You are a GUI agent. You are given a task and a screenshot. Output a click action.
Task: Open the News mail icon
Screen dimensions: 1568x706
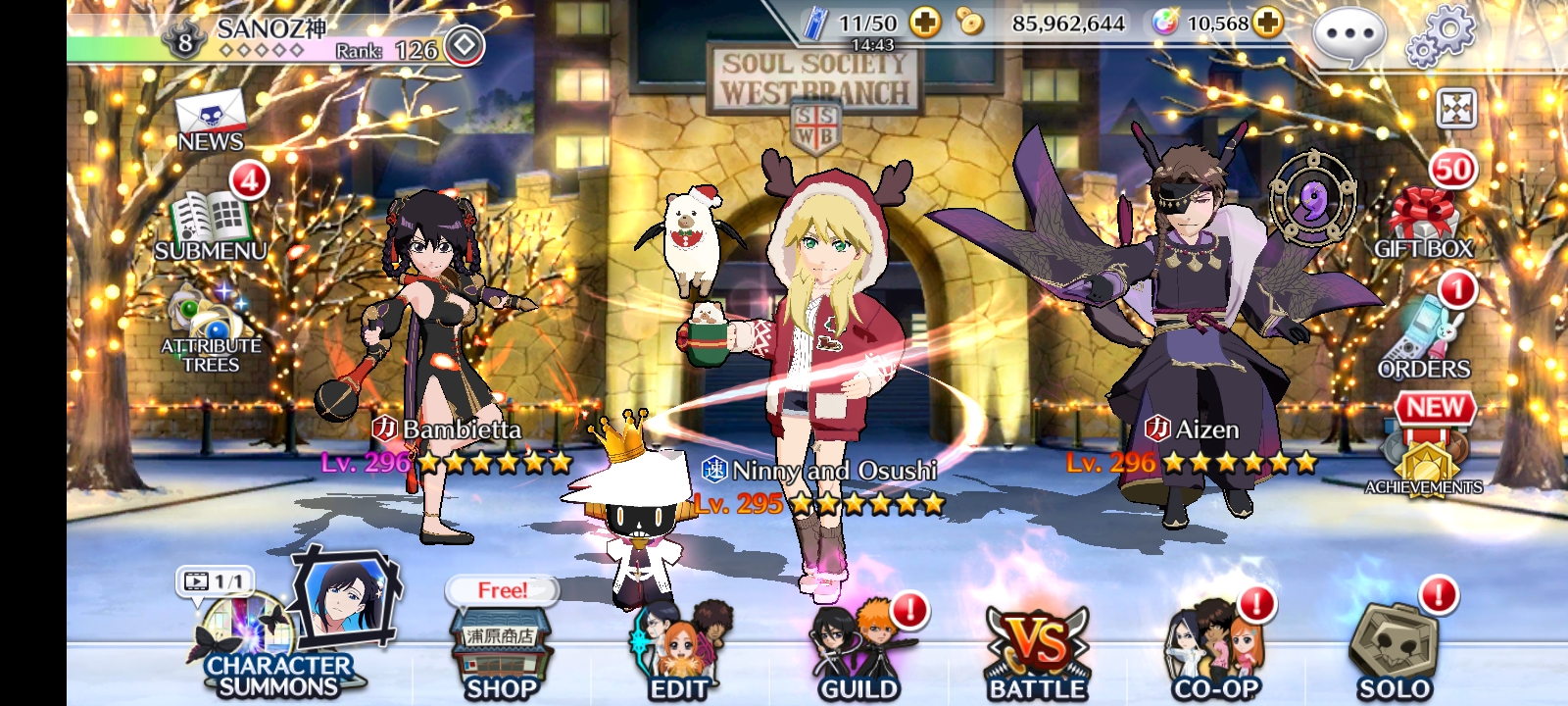click(x=210, y=122)
